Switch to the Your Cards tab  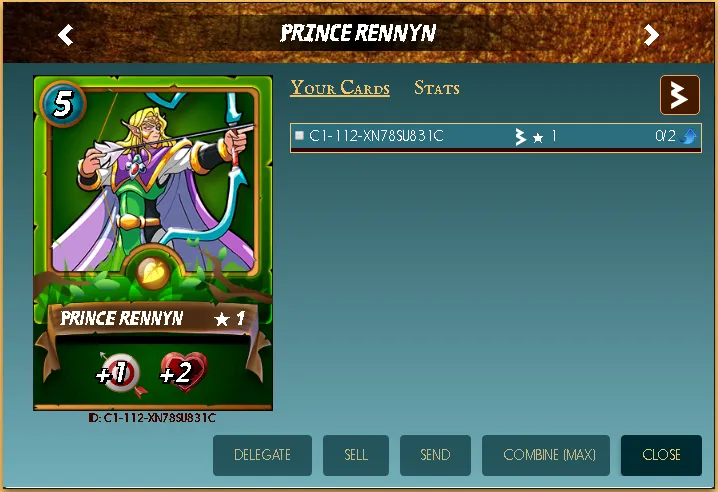[340, 88]
